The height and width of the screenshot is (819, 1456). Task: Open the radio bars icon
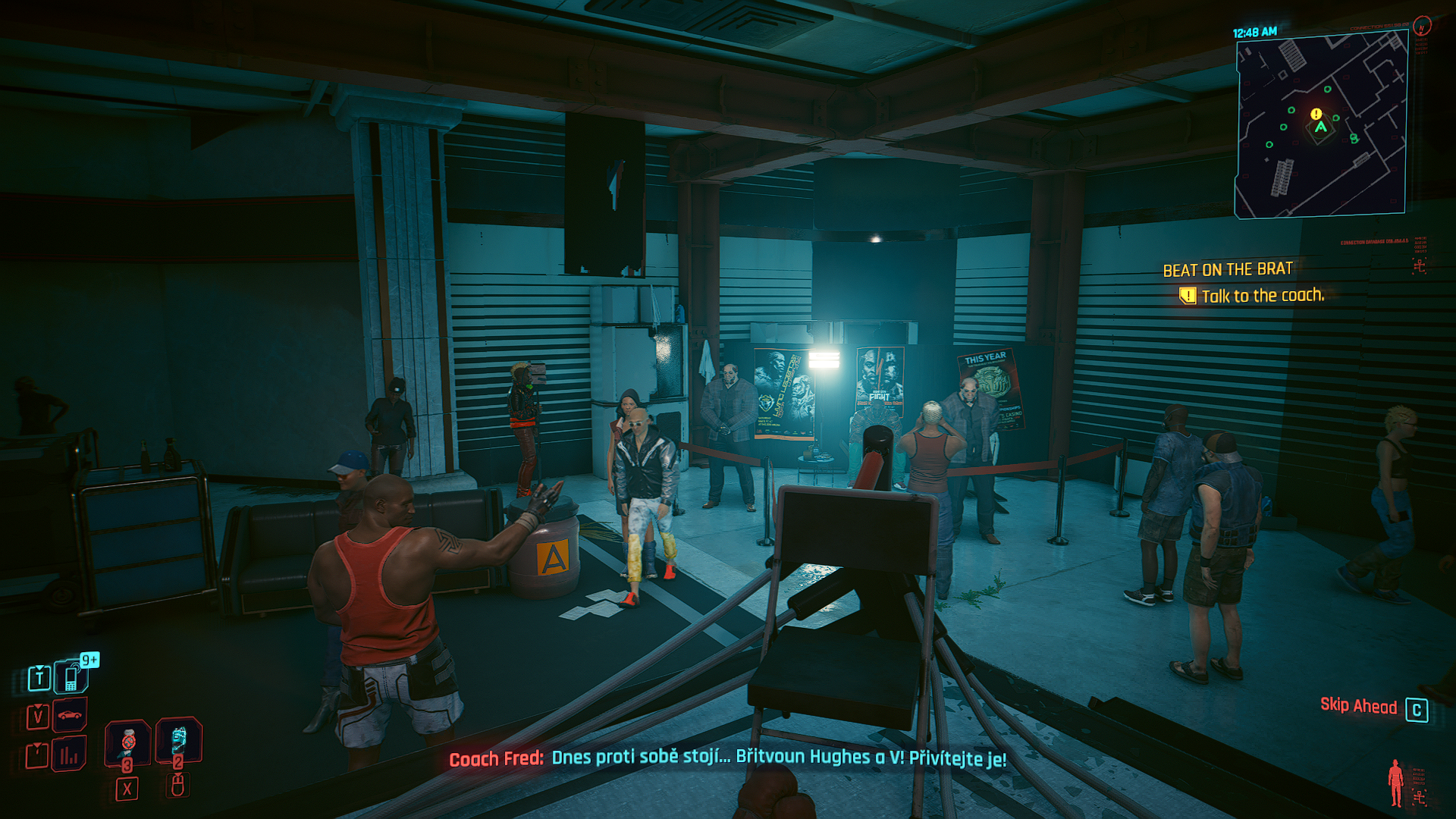tap(69, 755)
